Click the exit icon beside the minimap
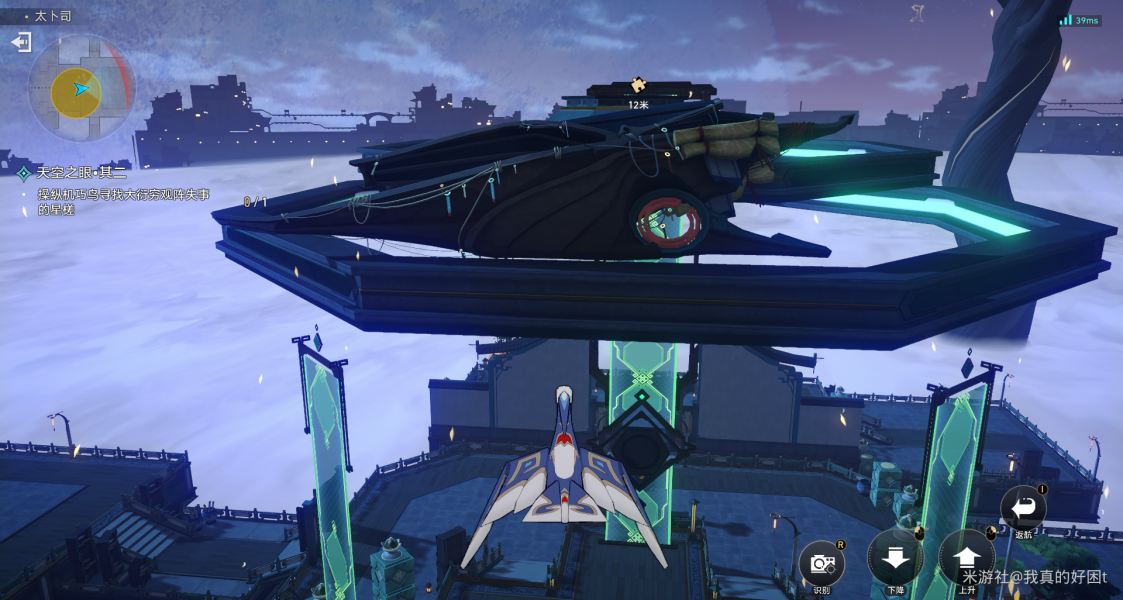This screenshot has height=600, width=1123. click(21, 42)
